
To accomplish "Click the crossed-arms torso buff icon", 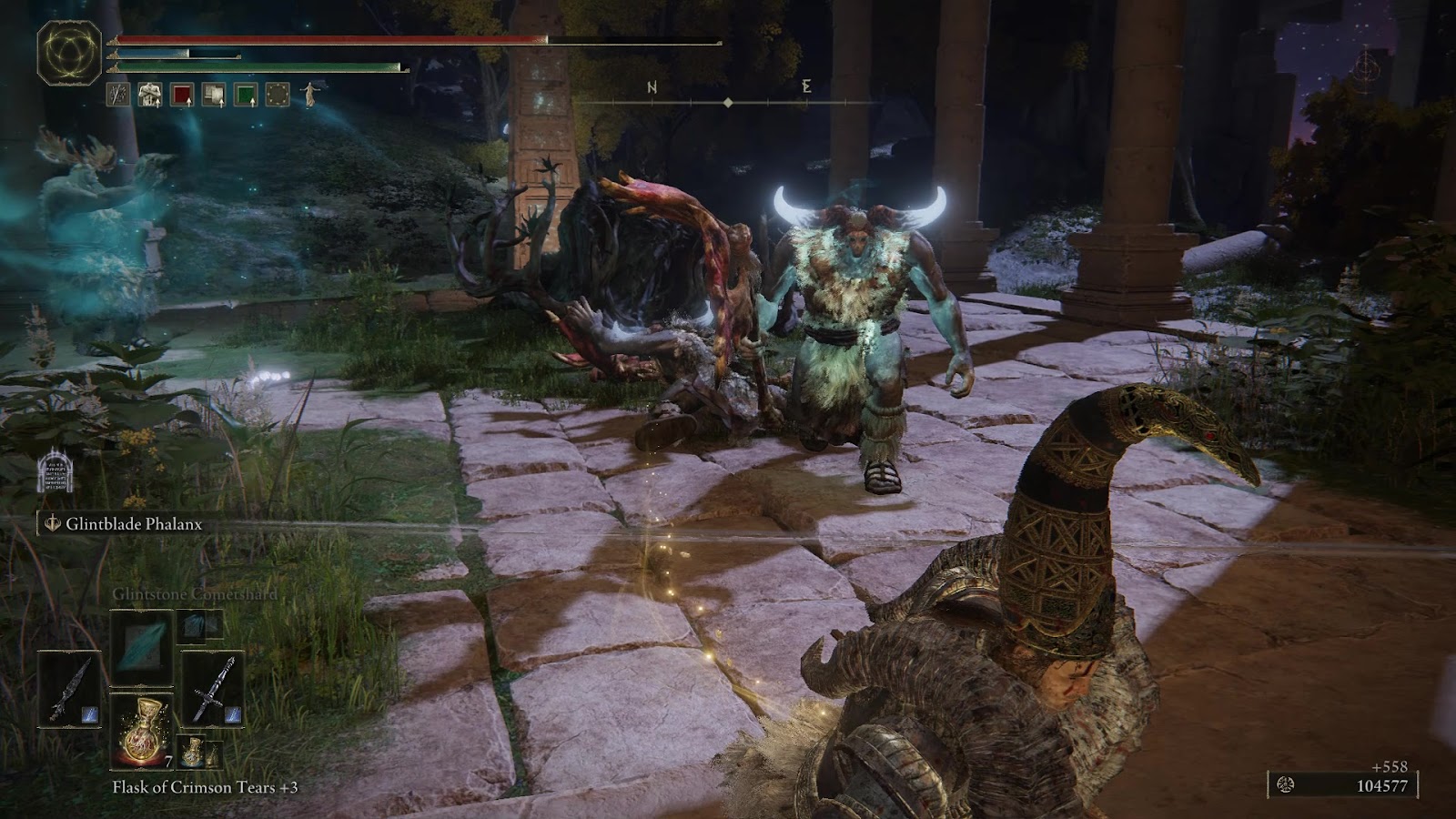I will (x=150, y=95).
